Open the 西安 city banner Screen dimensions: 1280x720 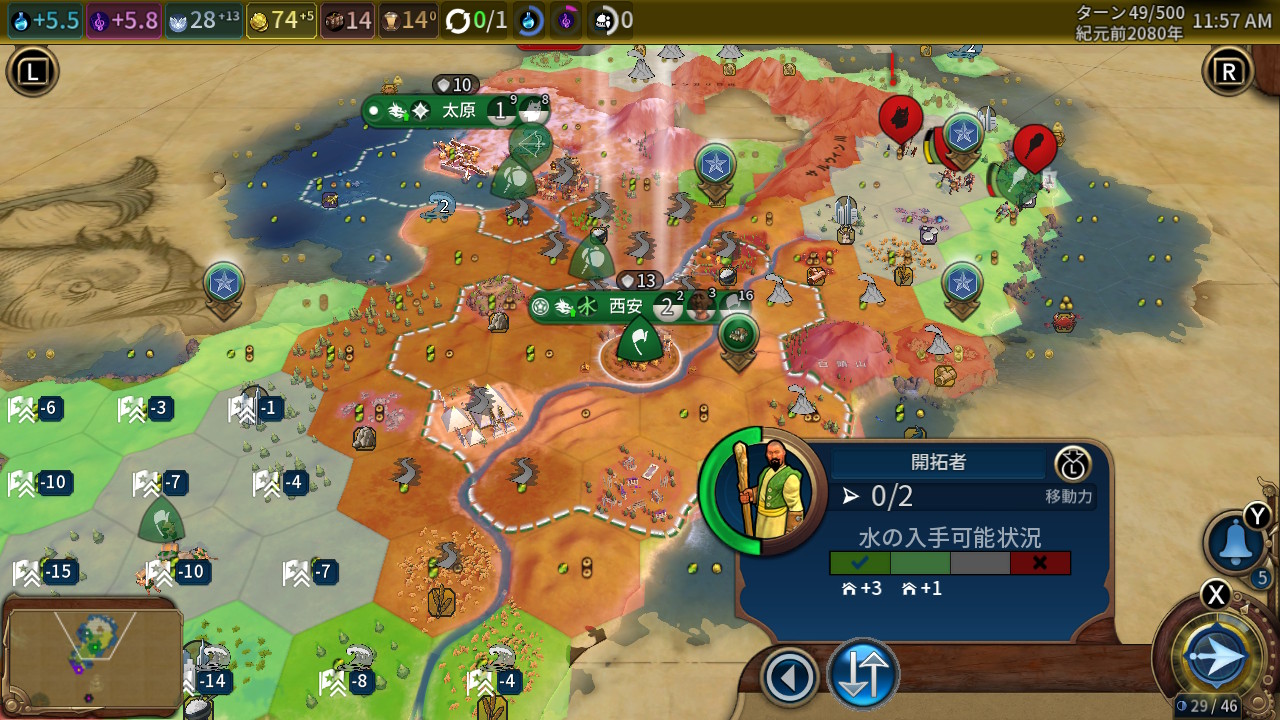click(626, 306)
